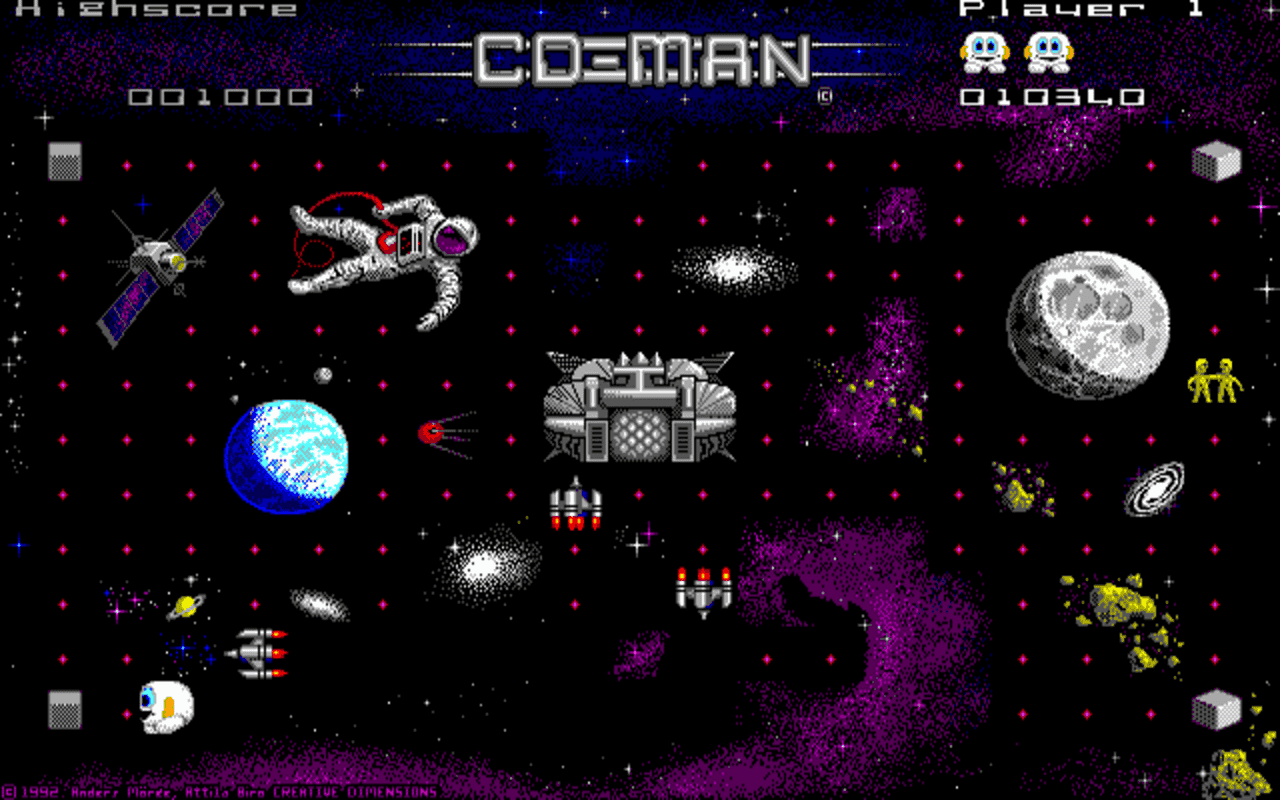The width and height of the screenshot is (1280, 800).
Task: Click the orbiting satellite sprite
Action: (x=160, y=260)
